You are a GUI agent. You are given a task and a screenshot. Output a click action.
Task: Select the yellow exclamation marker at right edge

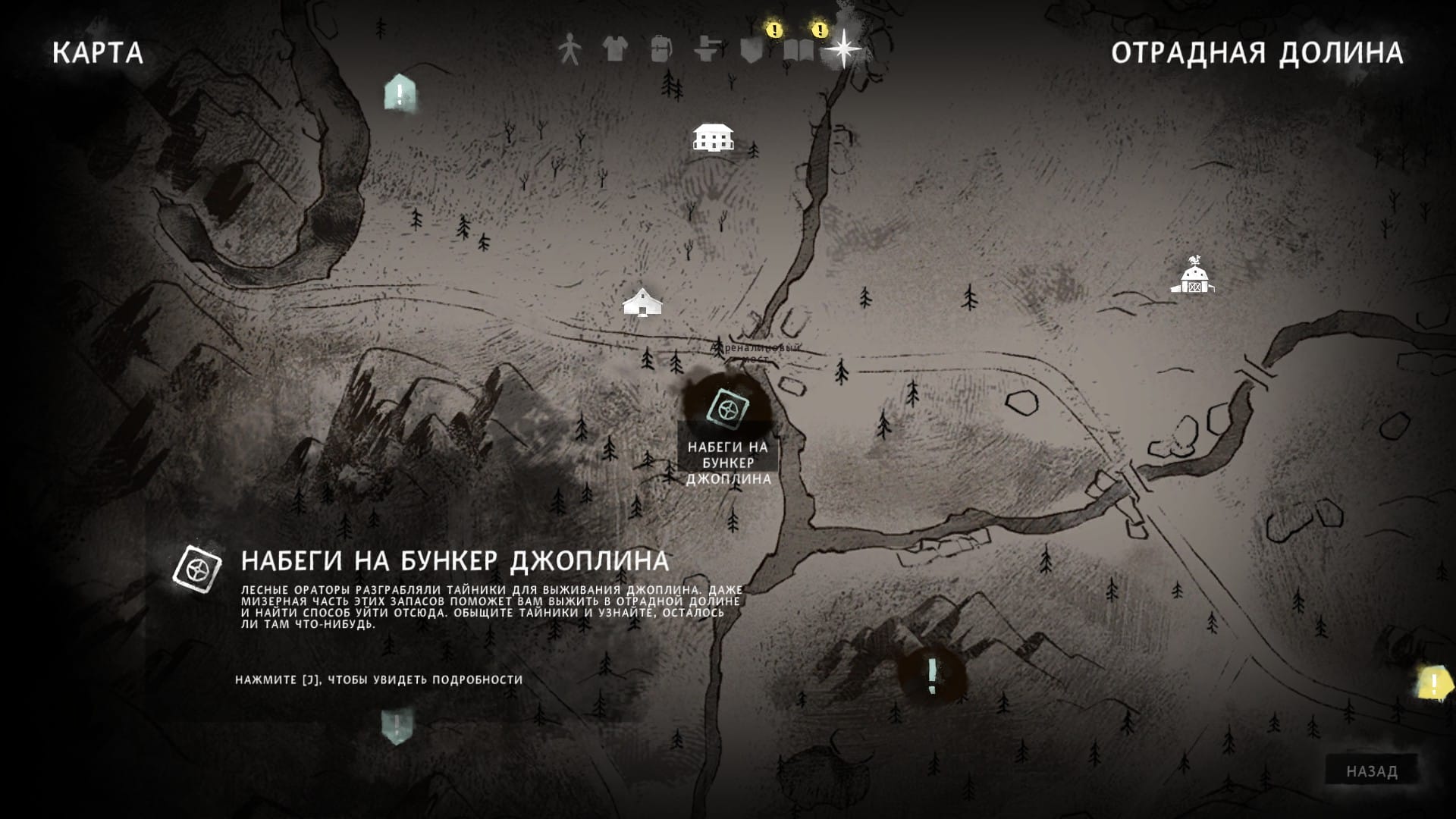pos(1432,684)
